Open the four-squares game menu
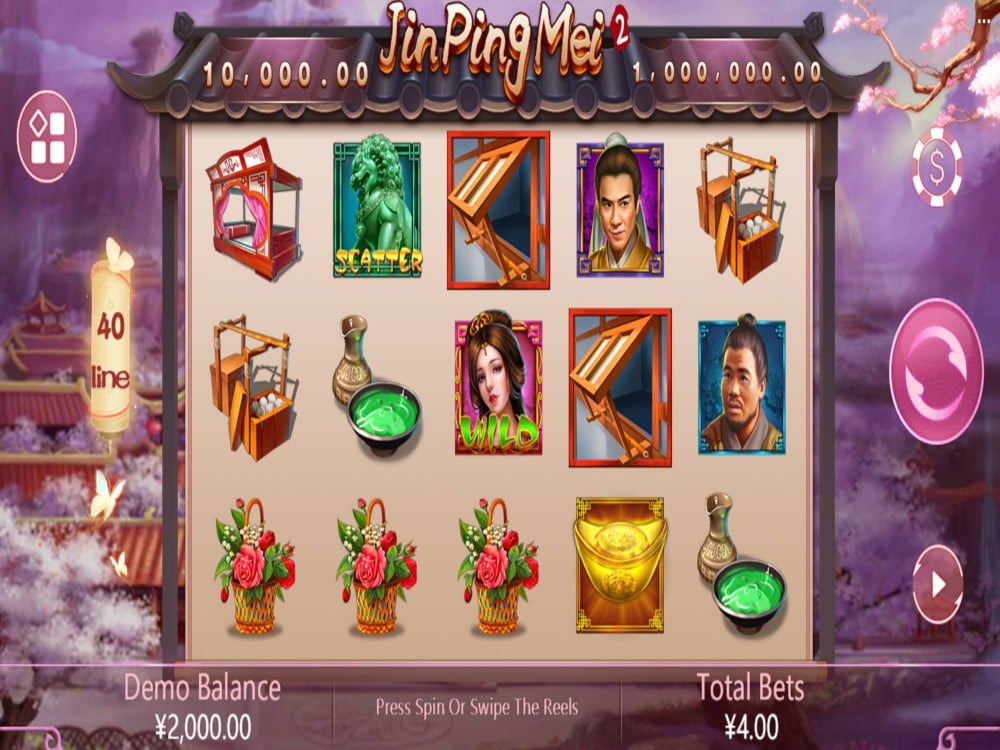 click(x=47, y=137)
